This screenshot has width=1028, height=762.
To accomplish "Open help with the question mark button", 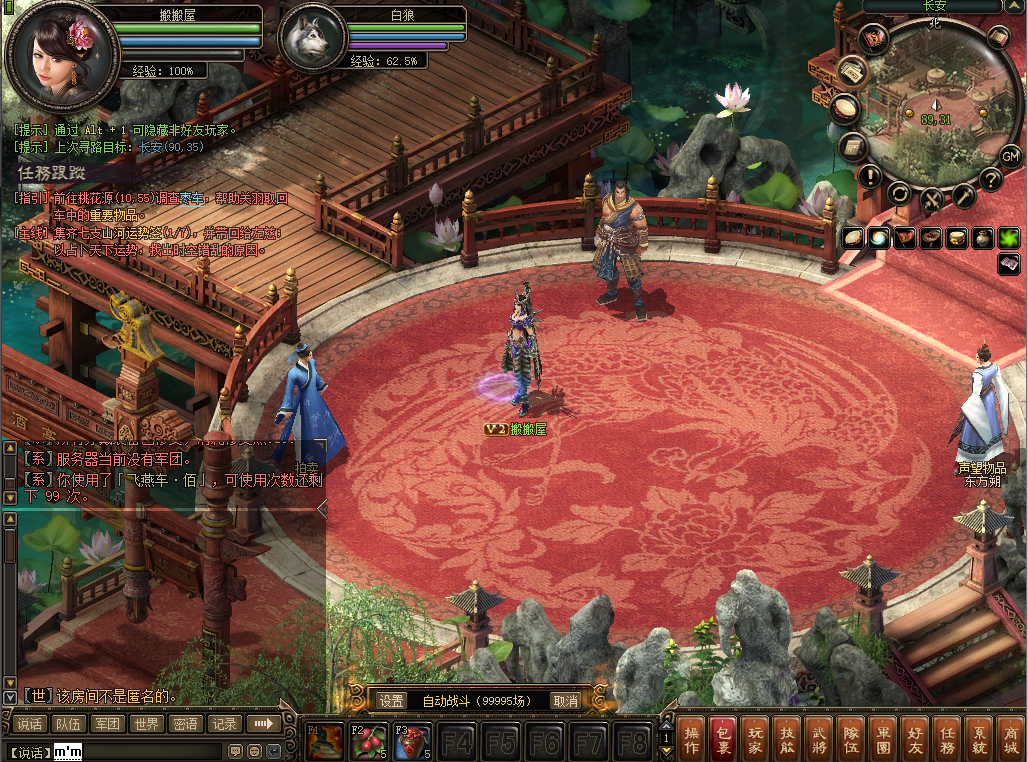I will (990, 180).
